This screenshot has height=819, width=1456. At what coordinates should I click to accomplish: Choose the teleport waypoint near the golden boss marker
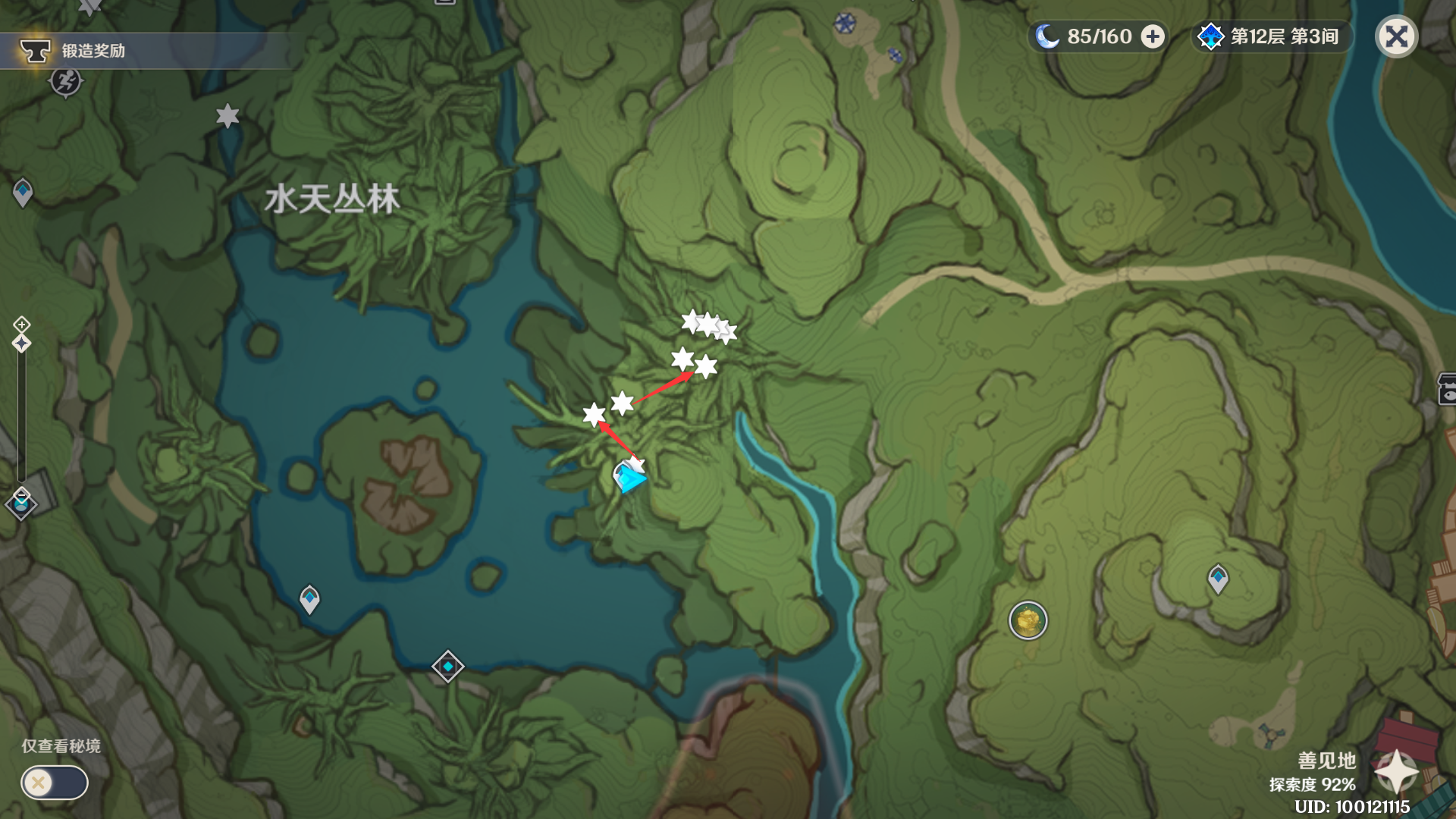1218,579
